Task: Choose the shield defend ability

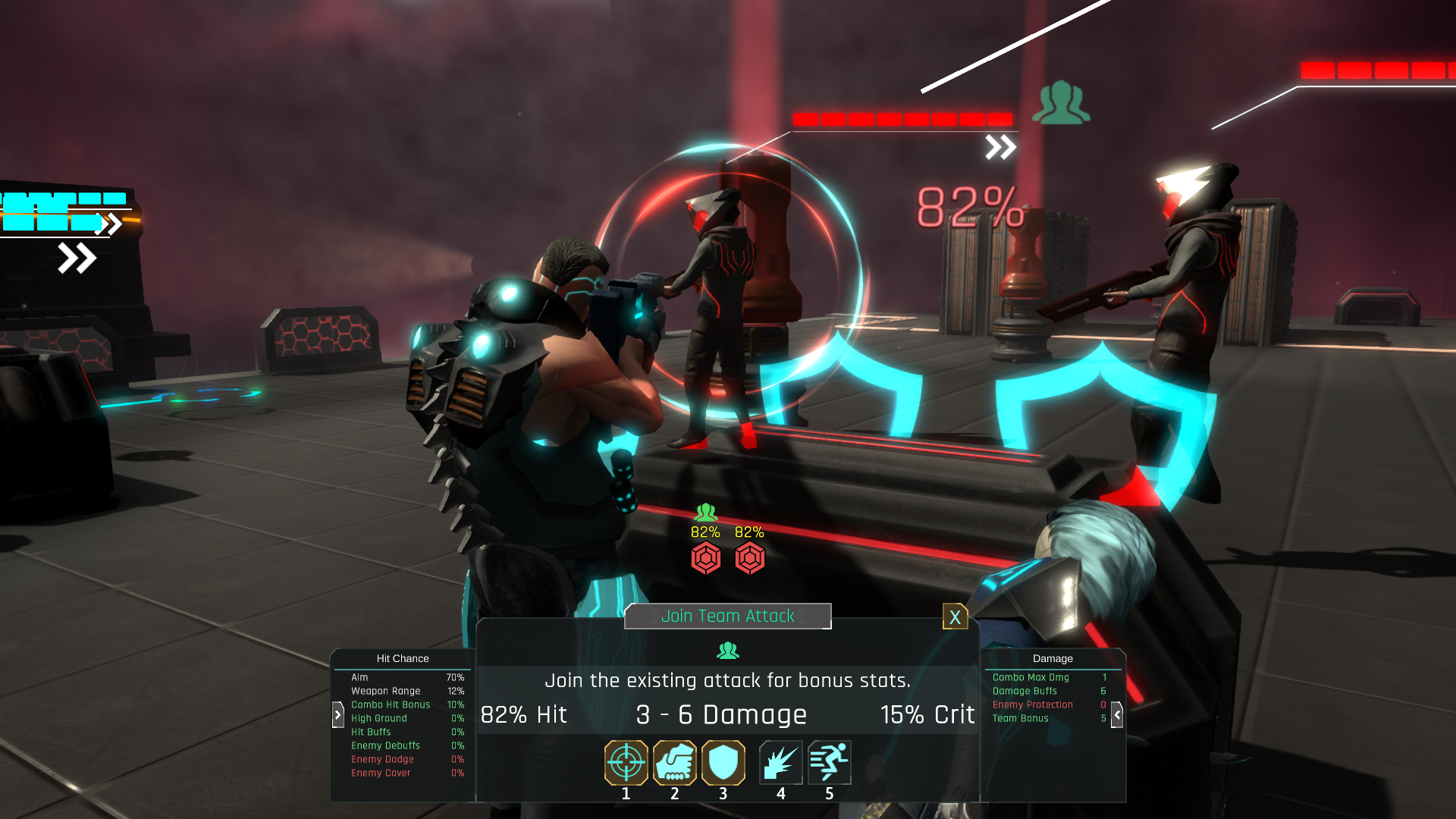Action: click(x=723, y=762)
